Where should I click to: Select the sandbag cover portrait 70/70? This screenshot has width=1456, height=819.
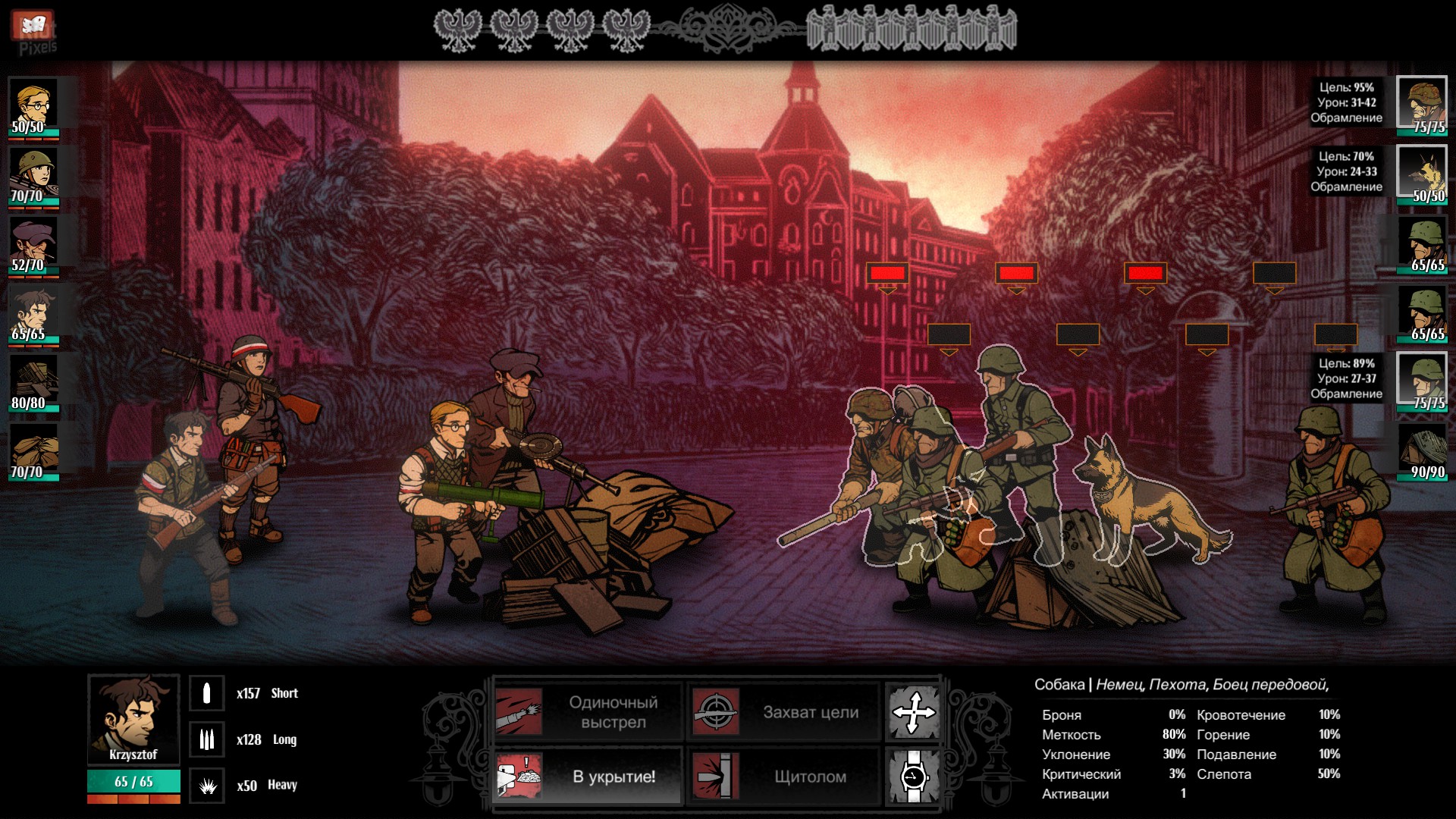pyautogui.click(x=33, y=450)
